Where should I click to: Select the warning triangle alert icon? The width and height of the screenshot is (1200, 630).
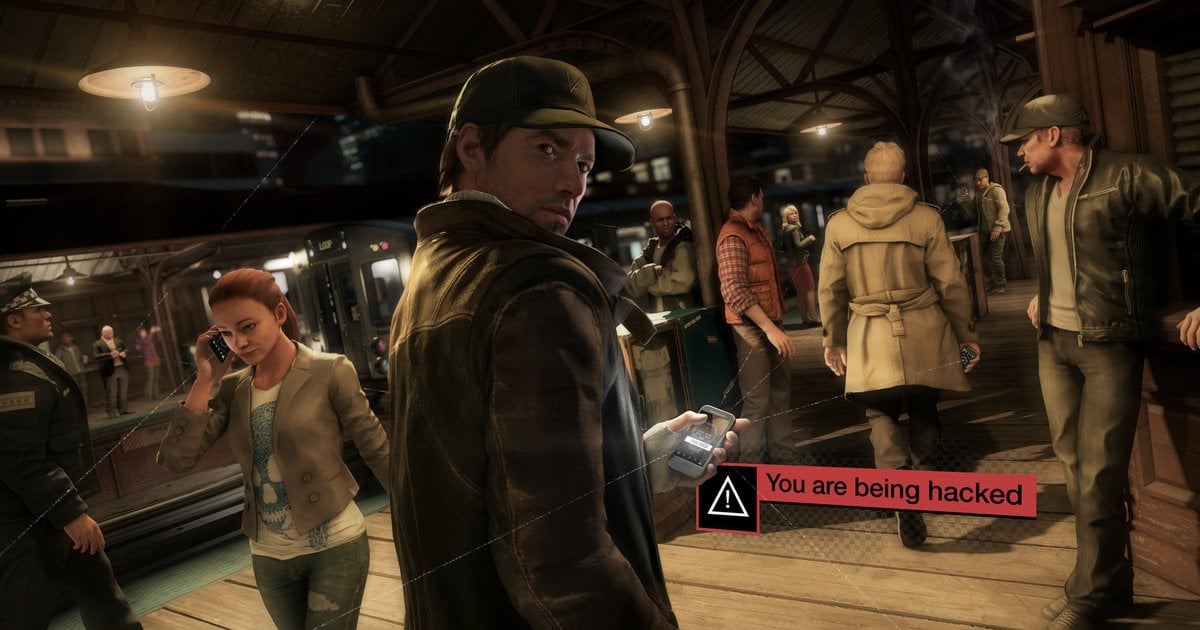[x=727, y=497]
